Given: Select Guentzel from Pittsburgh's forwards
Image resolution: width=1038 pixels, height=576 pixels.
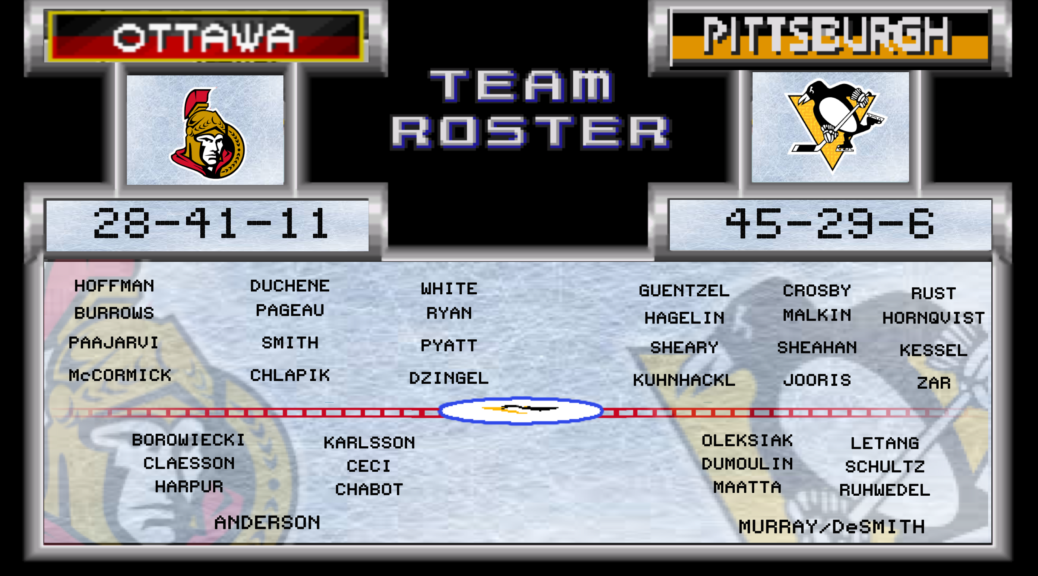Looking at the screenshot, I should pyautogui.click(x=684, y=291).
